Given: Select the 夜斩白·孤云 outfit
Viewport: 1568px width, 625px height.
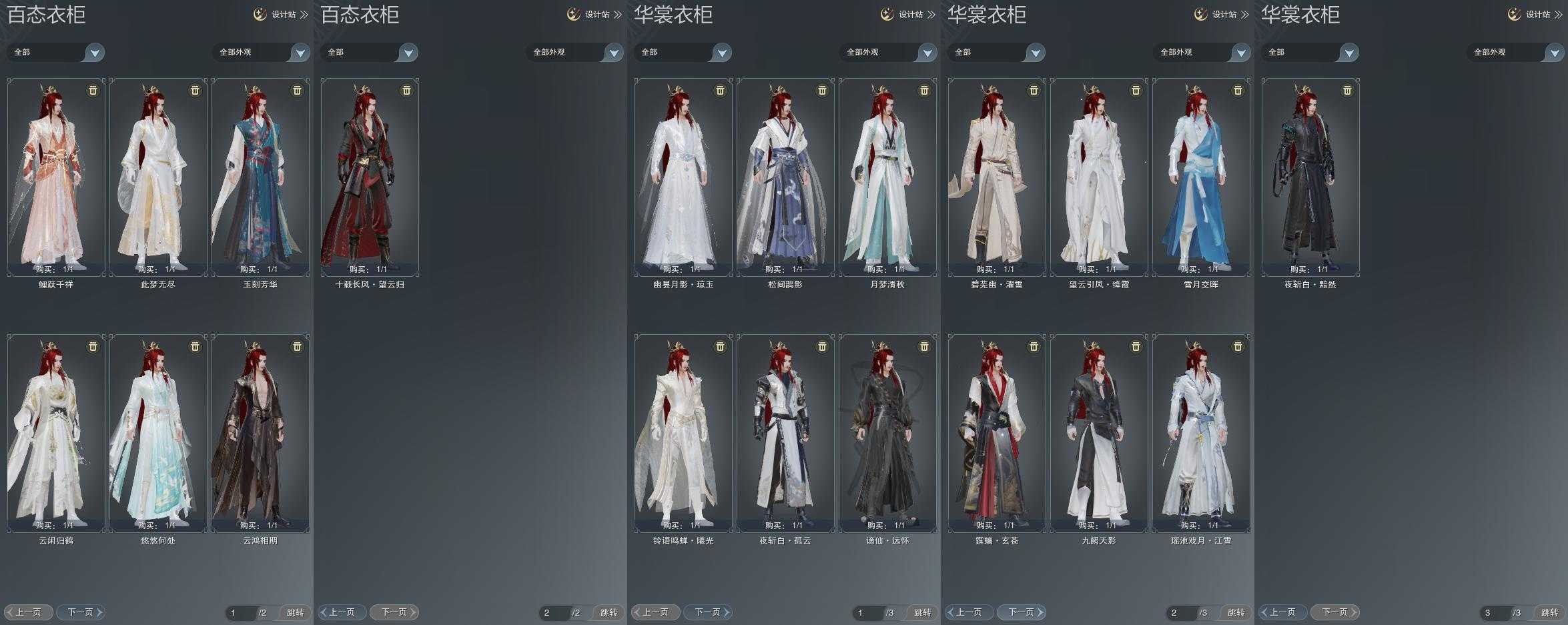Looking at the screenshot, I should pos(785,433).
